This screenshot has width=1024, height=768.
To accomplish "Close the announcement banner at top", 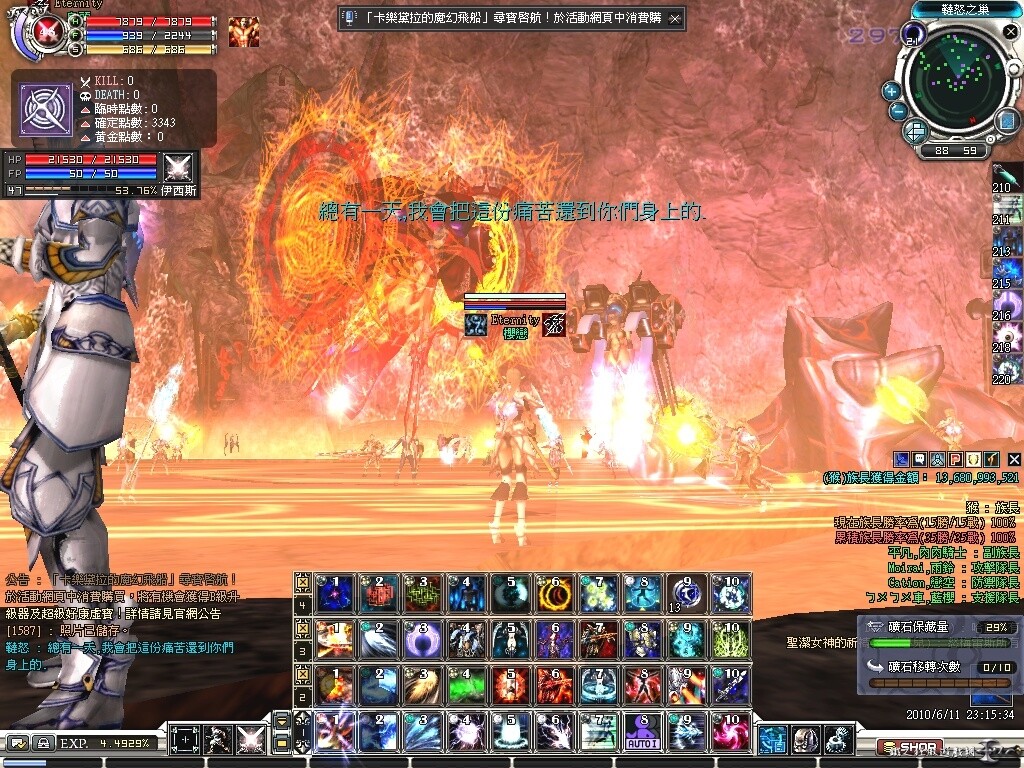I will point(676,18).
